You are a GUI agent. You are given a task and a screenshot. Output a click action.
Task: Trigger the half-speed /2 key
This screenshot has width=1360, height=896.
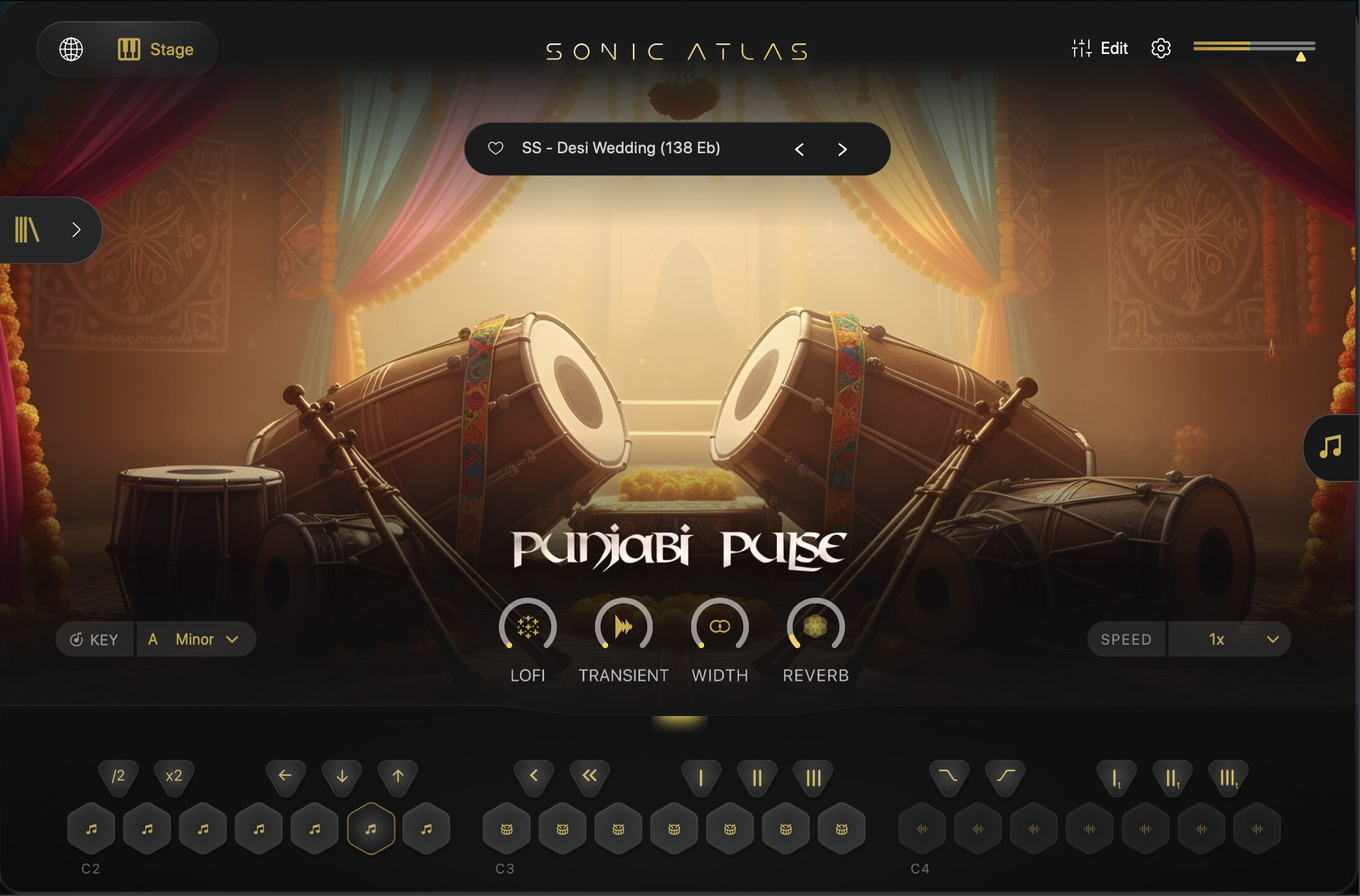118,776
